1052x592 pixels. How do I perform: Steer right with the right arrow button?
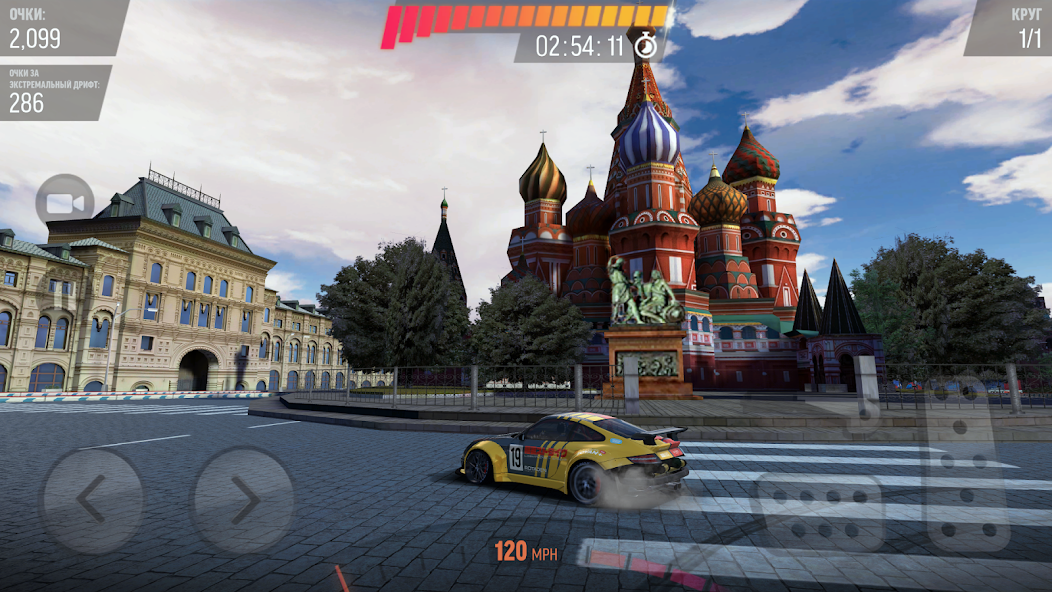pyautogui.click(x=242, y=500)
